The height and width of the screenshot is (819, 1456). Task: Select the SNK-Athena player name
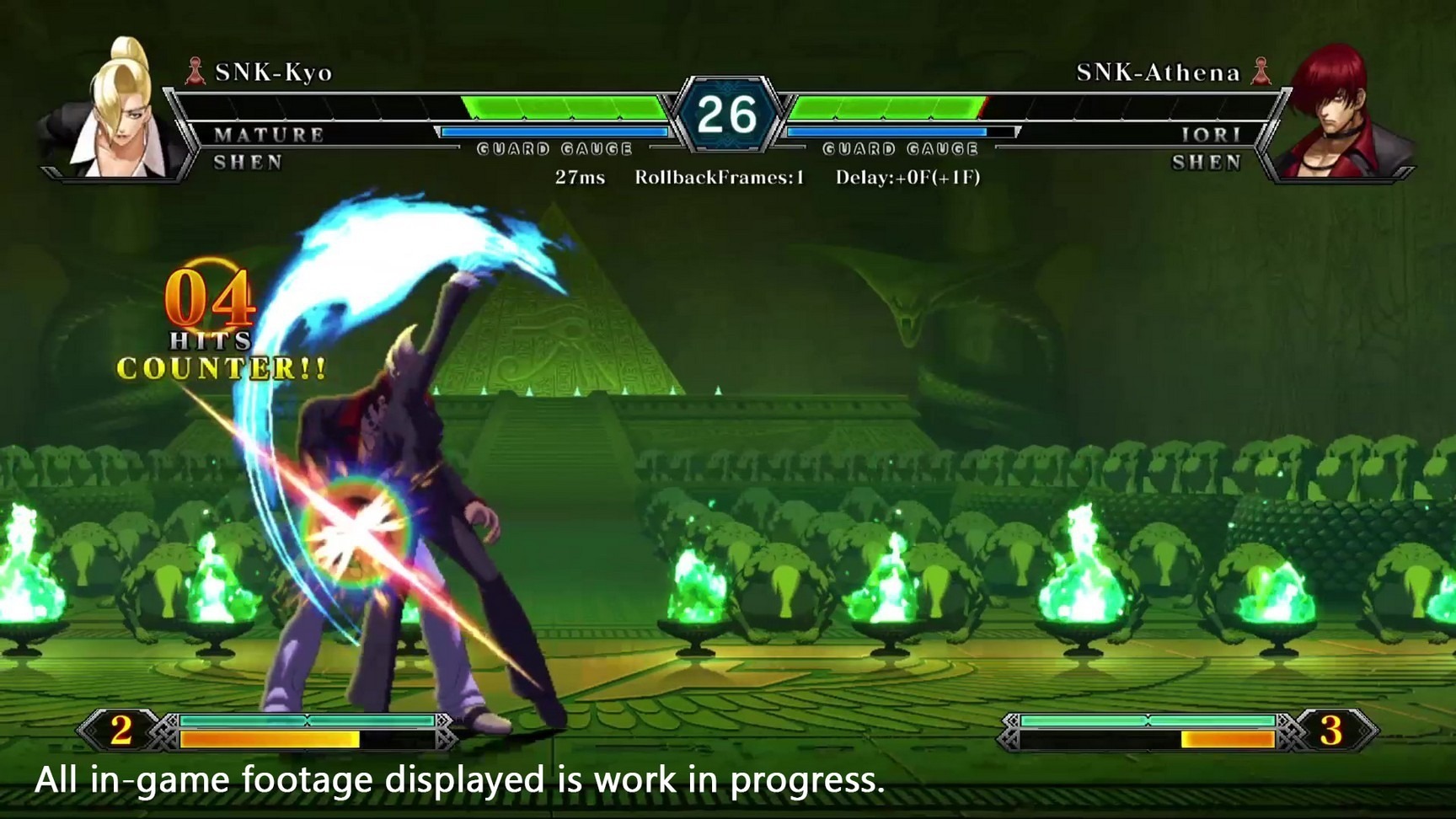click(1159, 72)
